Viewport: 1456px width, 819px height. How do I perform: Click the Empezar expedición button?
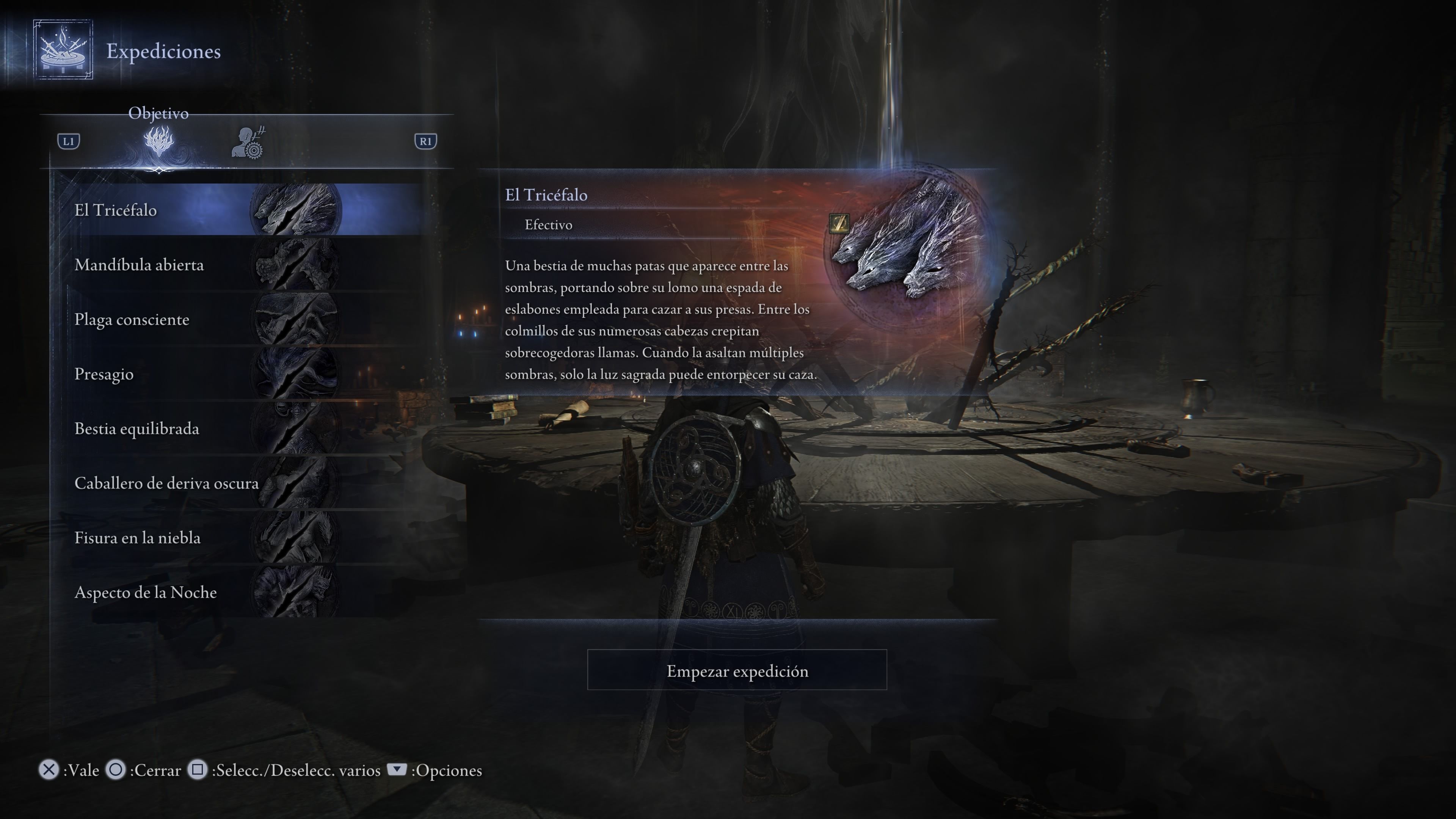point(736,670)
